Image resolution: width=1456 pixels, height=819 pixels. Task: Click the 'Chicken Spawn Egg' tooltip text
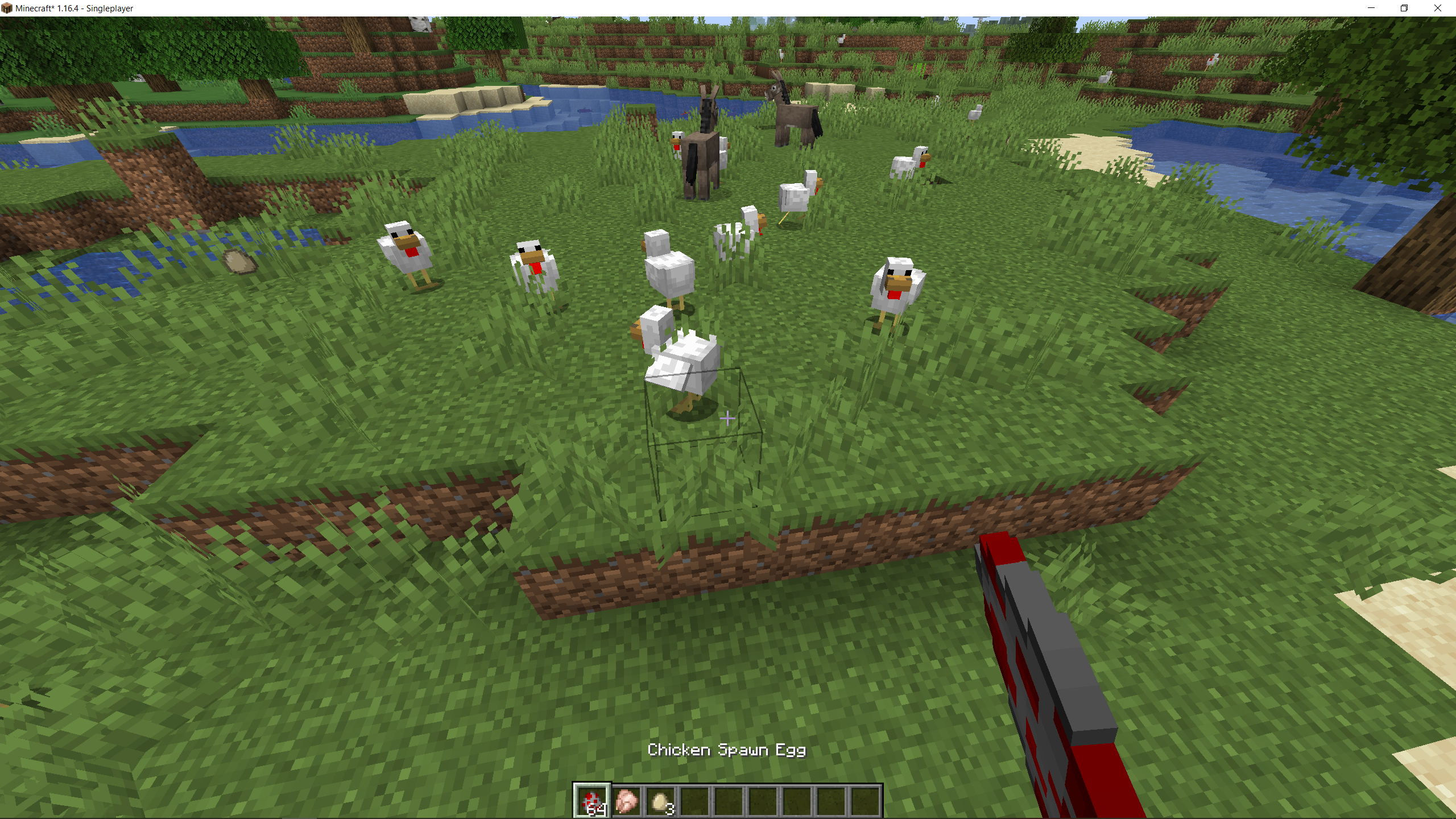(728, 750)
